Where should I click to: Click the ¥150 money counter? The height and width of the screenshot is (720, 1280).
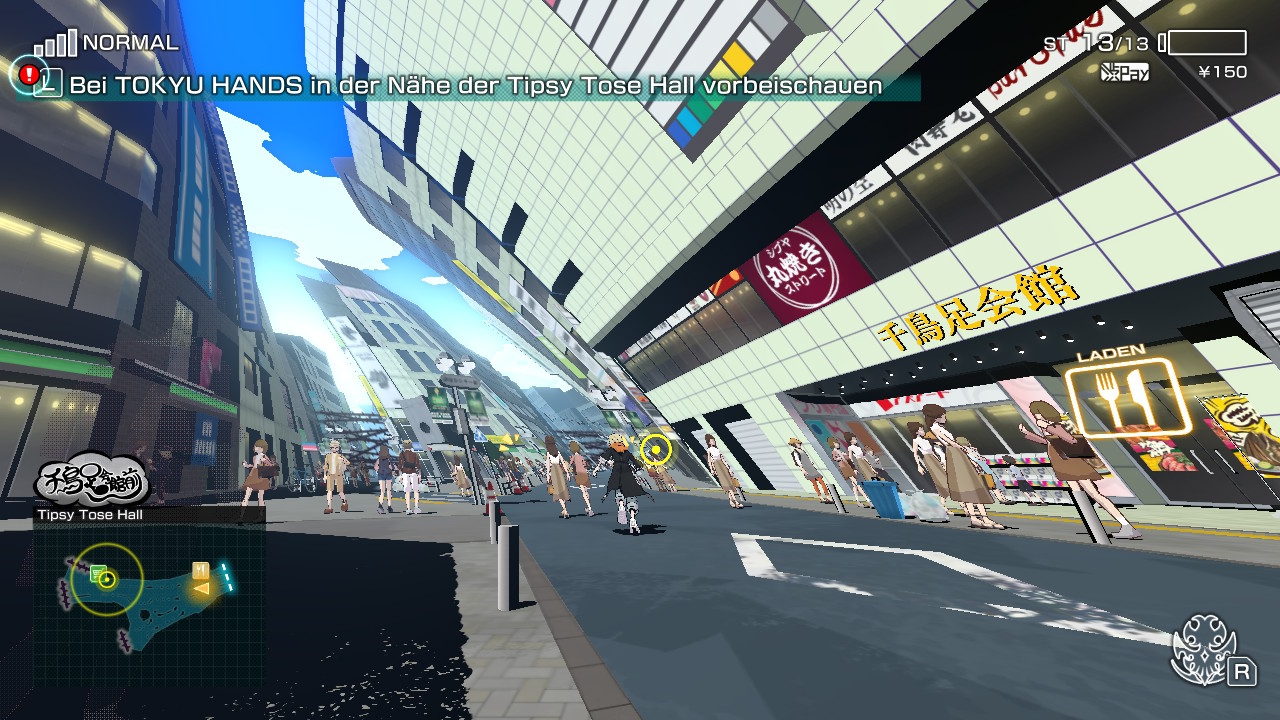tap(1222, 69)
